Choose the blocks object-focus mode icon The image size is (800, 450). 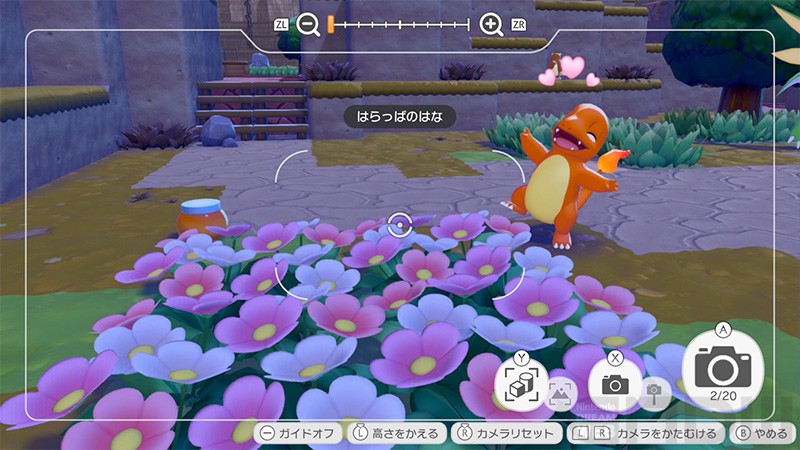(x=521, y=384)
